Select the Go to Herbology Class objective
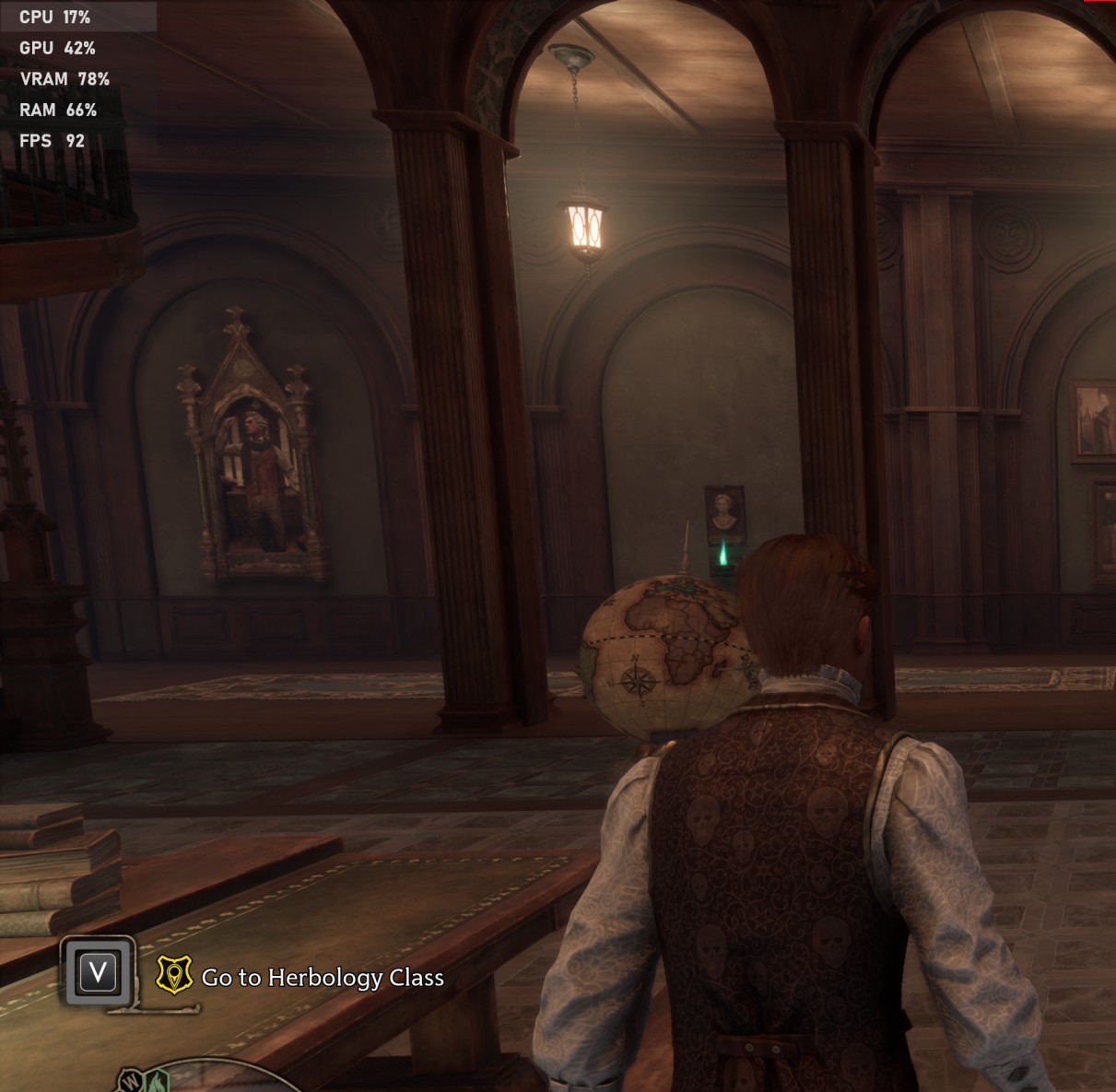Screen dimensions: 1116x1092 point(323,978)
